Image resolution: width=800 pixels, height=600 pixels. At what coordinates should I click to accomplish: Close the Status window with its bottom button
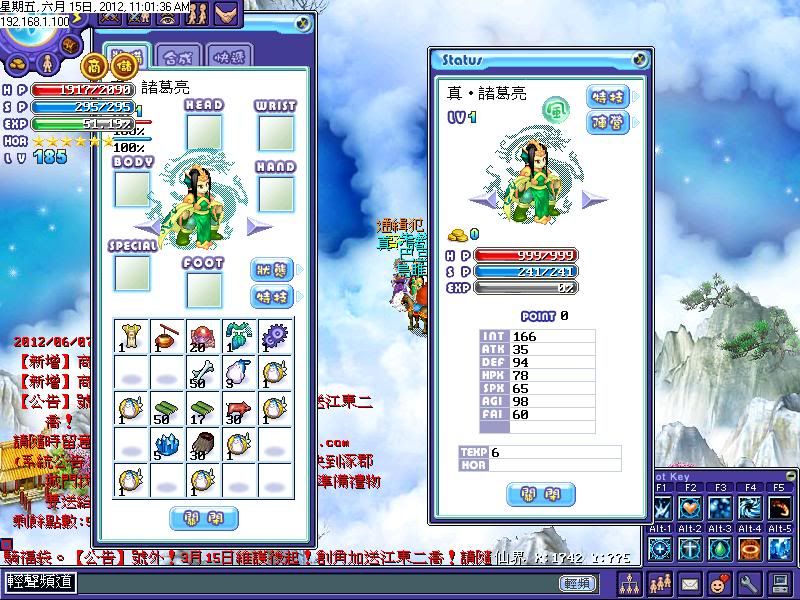541,494
